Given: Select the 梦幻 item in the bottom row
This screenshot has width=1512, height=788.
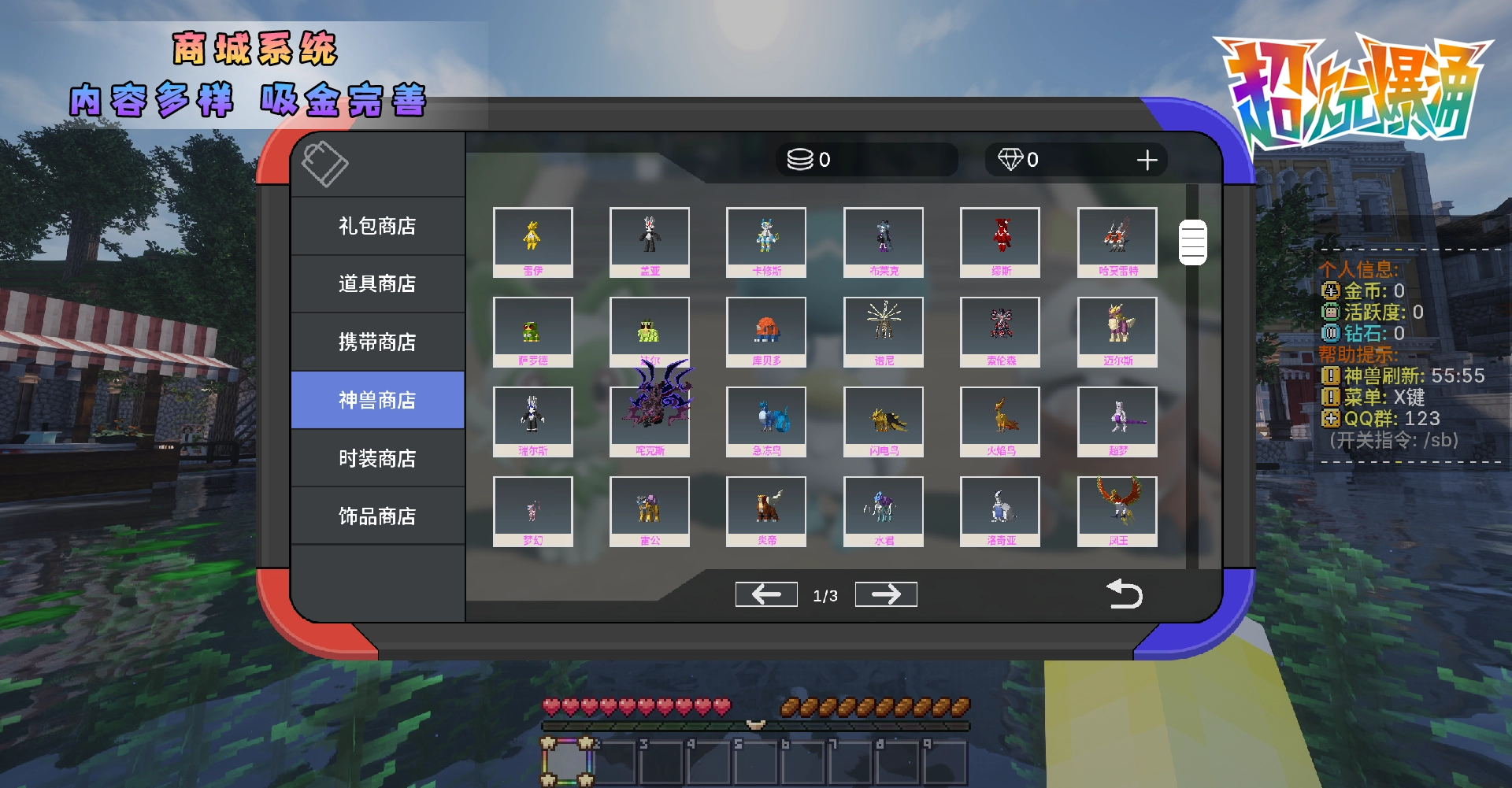Looking at the screenshot, I should tap(532, 511).
